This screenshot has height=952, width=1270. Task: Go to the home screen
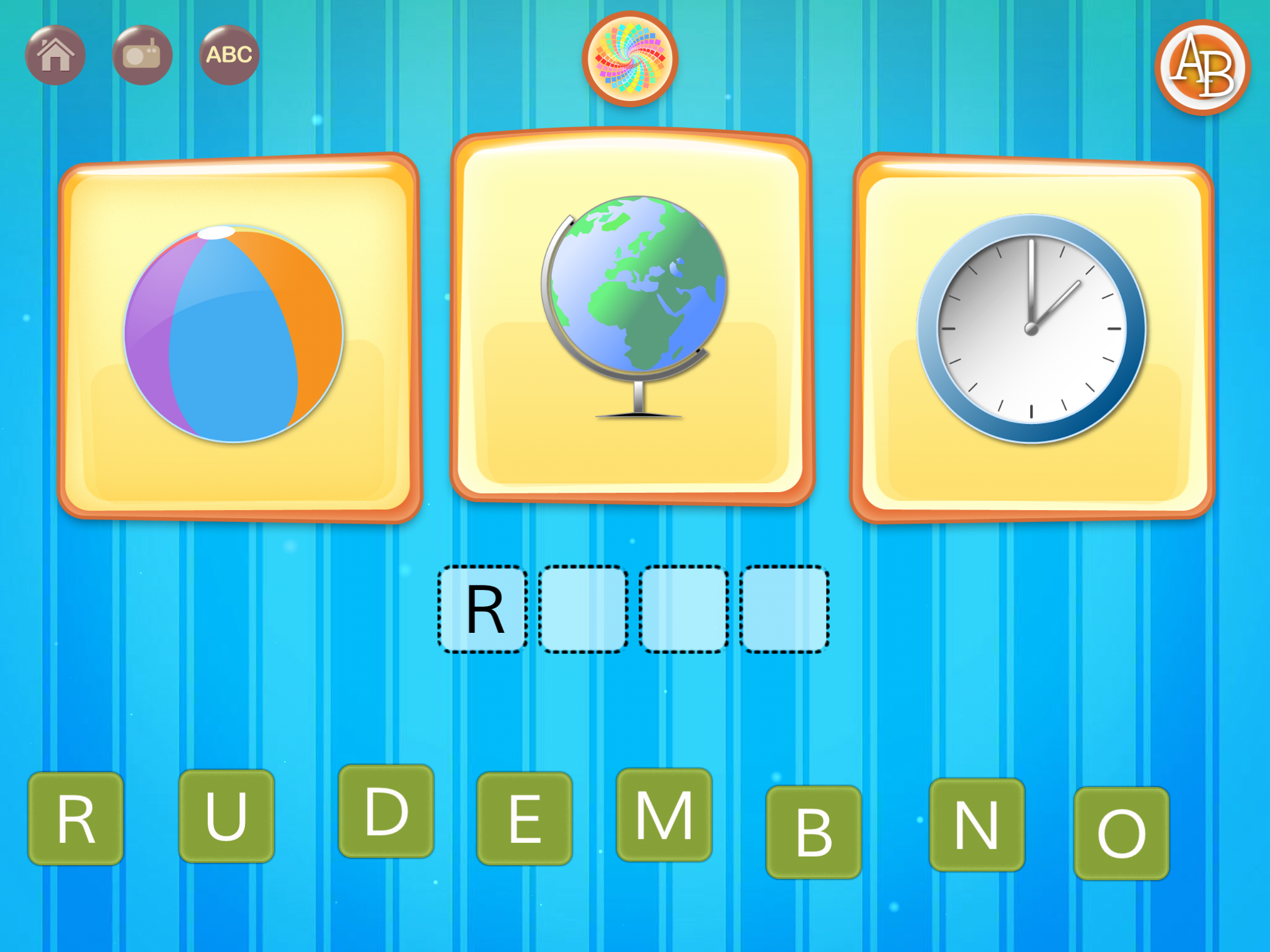[x=55, y=55]
